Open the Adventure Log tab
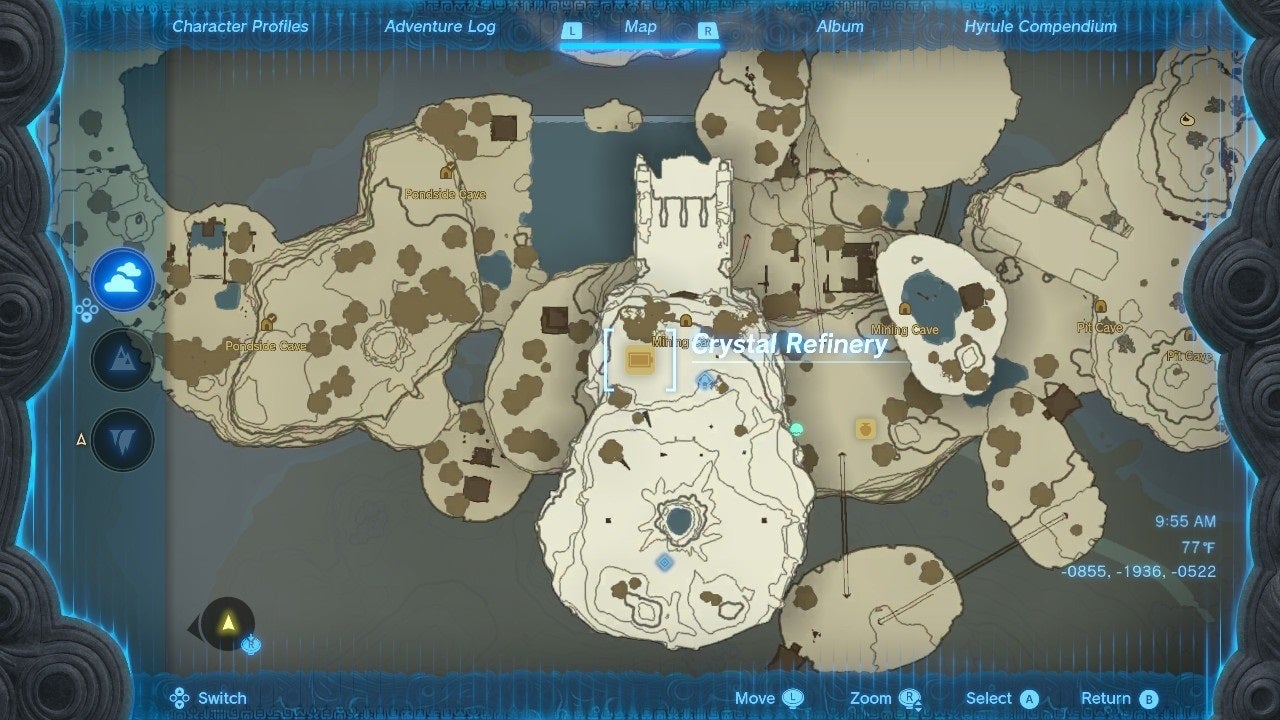This screenshot has width=1280, height=720. [440, 27]
